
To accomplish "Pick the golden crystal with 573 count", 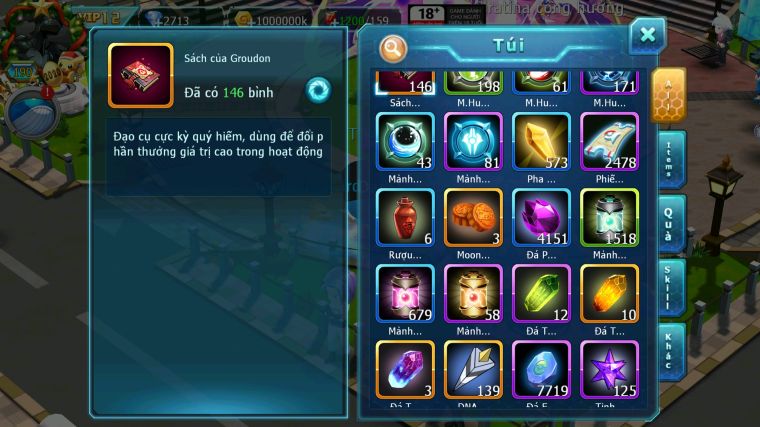I will point(541,141).
